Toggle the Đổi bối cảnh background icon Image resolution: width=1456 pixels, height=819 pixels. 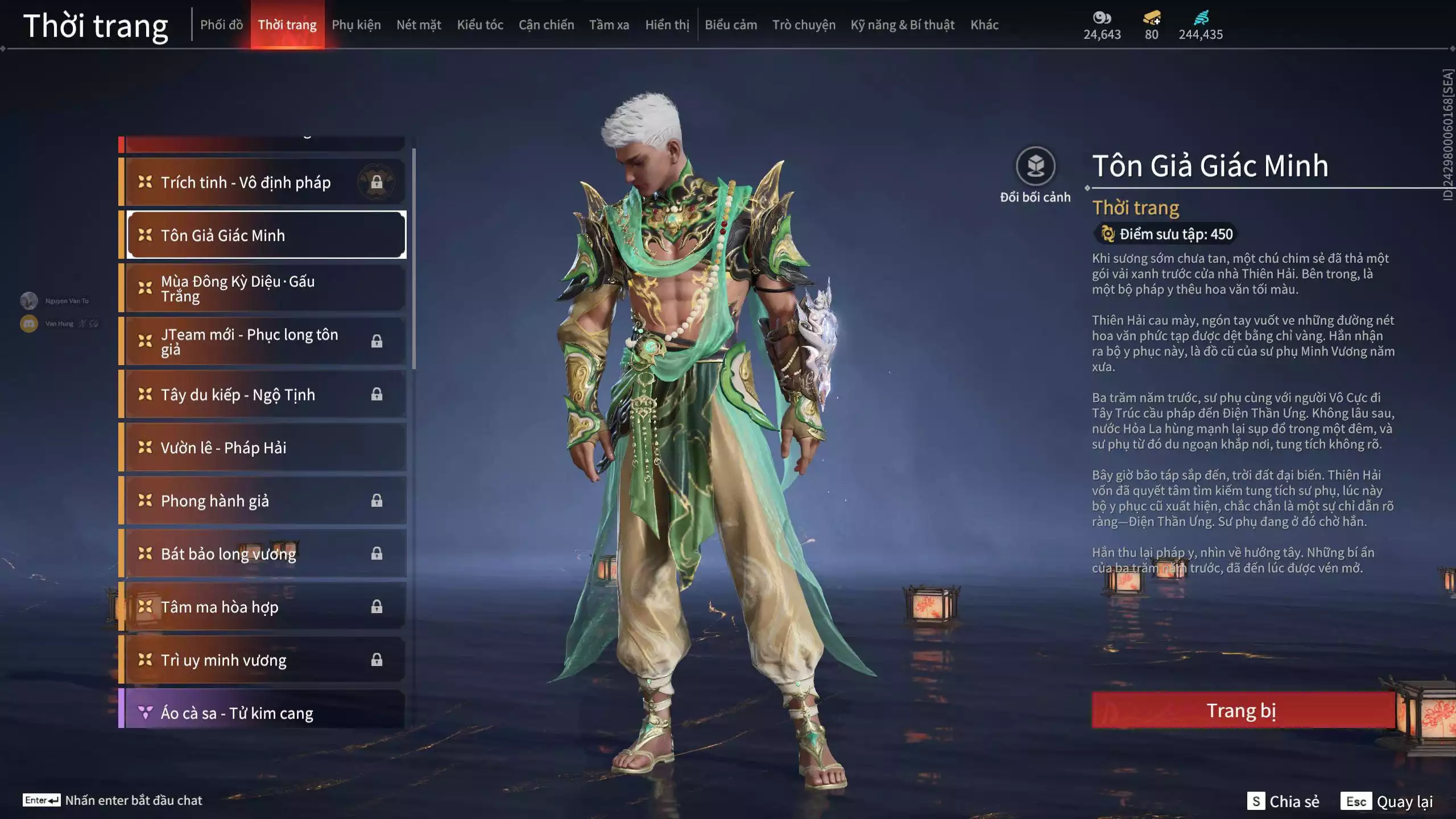click(x=1035, y=166)
